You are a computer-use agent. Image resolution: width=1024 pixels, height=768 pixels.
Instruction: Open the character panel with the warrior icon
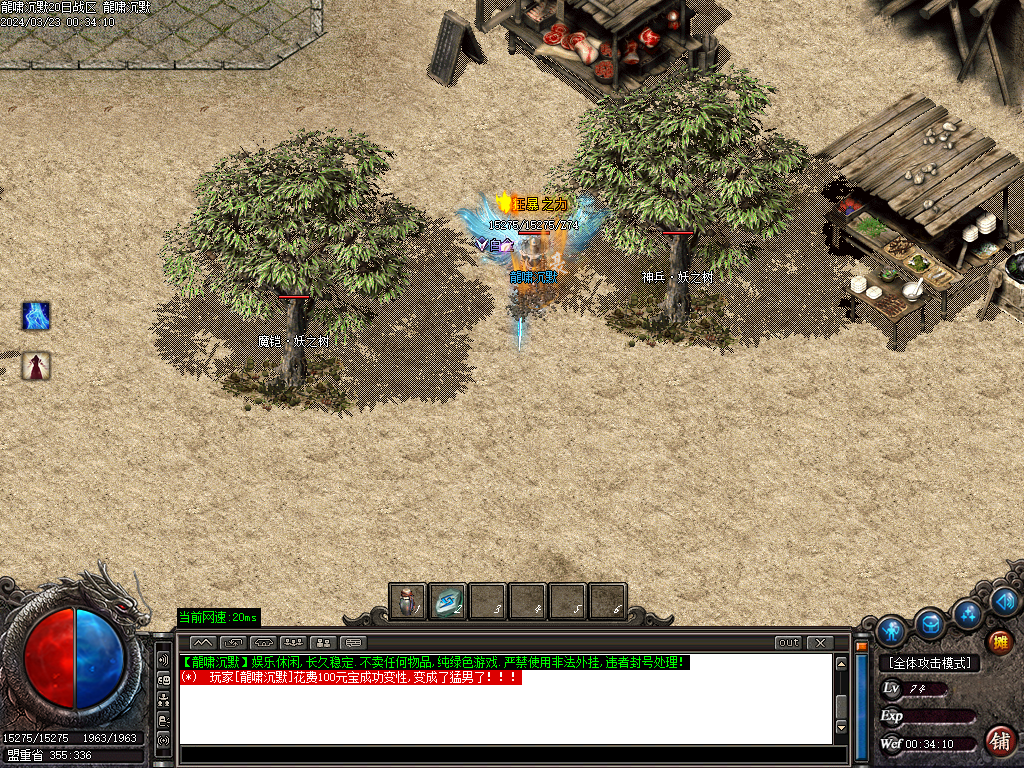pos(890,630)
